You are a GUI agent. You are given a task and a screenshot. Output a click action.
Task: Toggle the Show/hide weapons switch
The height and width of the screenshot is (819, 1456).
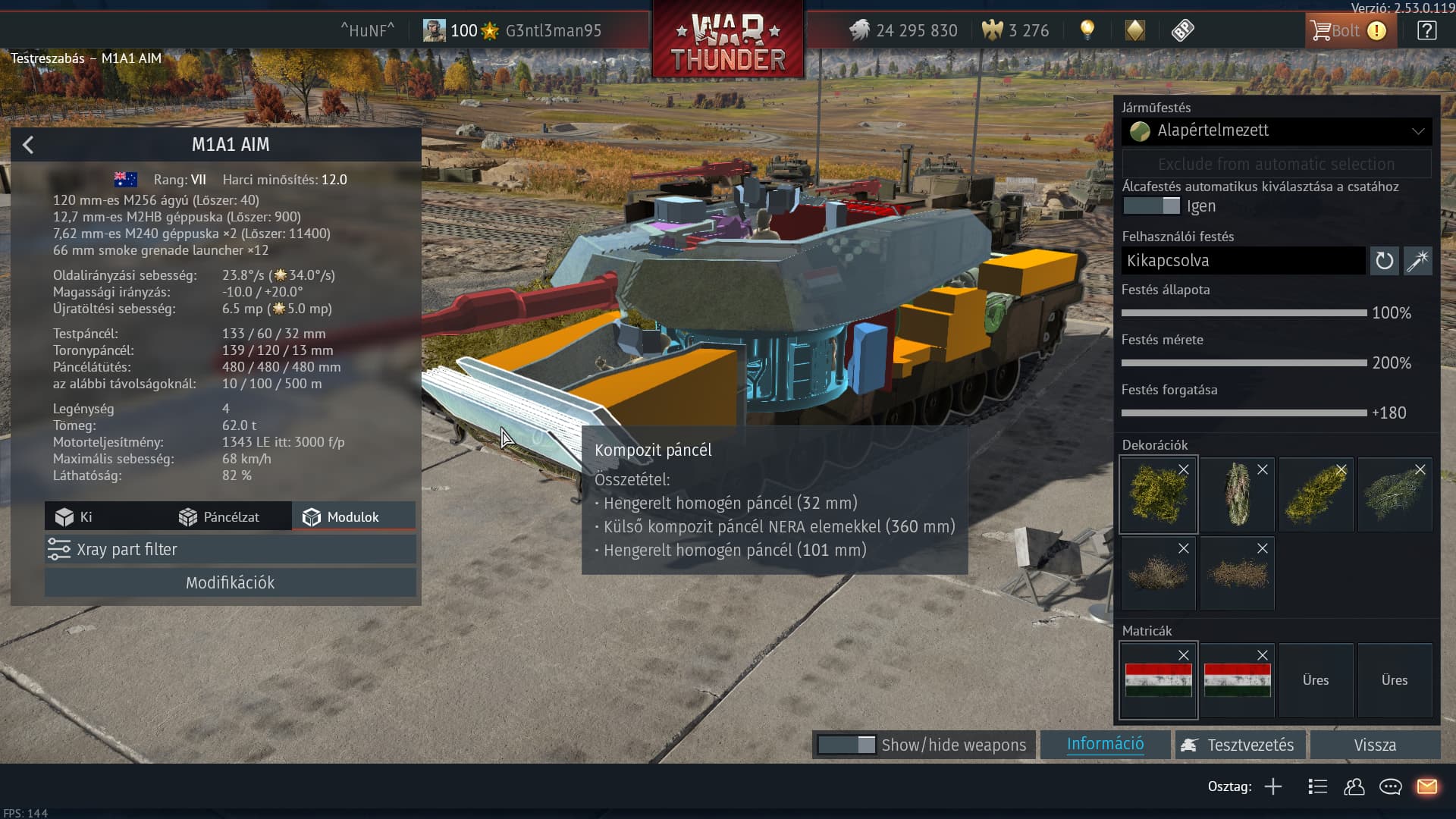(x=846, y=745)
